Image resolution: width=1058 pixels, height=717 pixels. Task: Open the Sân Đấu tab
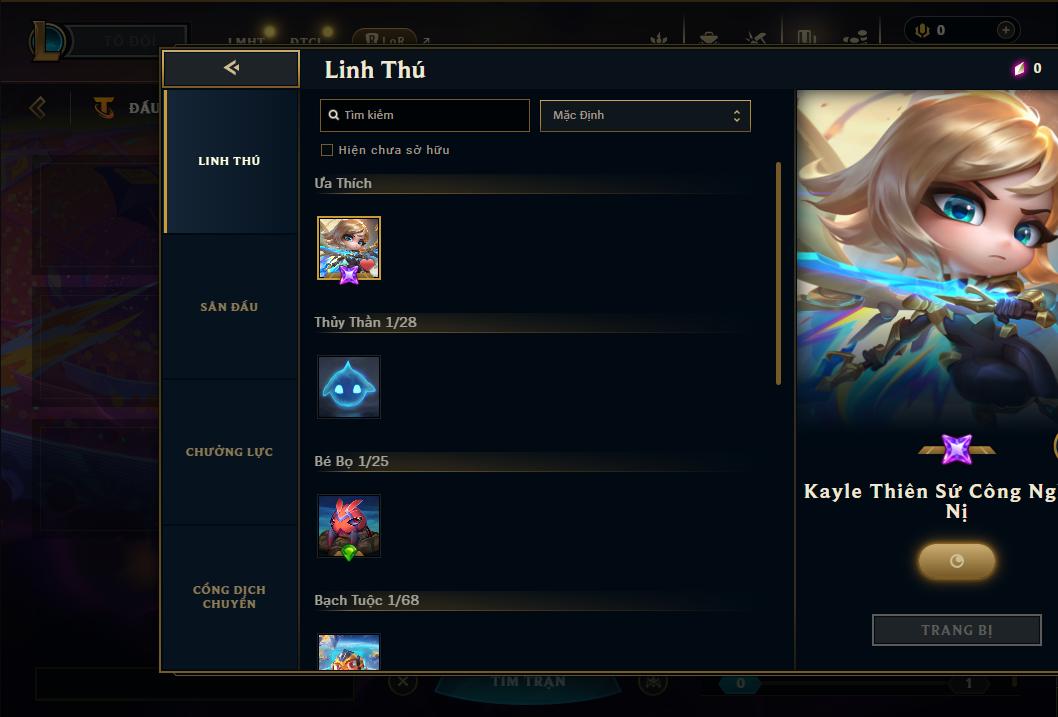pos(229,307)
